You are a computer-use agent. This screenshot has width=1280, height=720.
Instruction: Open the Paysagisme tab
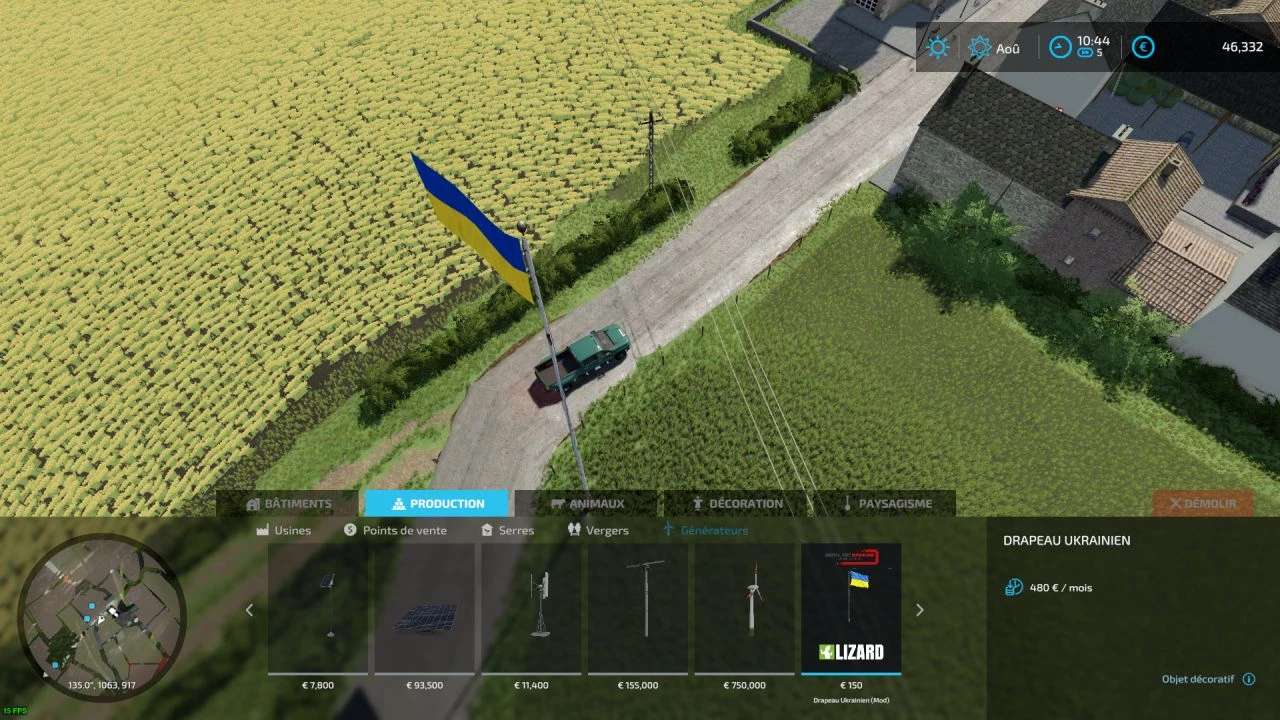point(886,504)
